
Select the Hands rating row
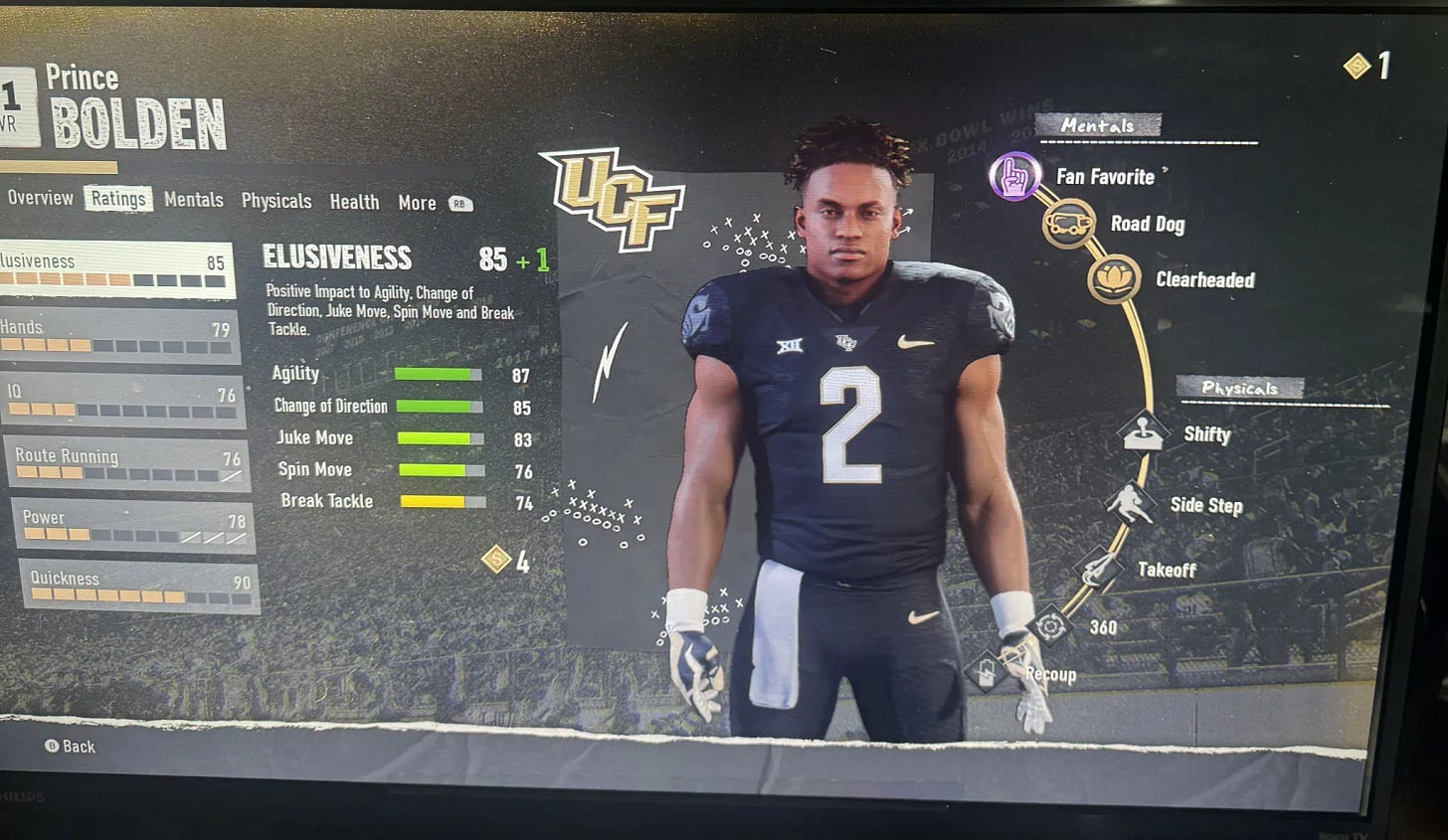pos(117,336)
